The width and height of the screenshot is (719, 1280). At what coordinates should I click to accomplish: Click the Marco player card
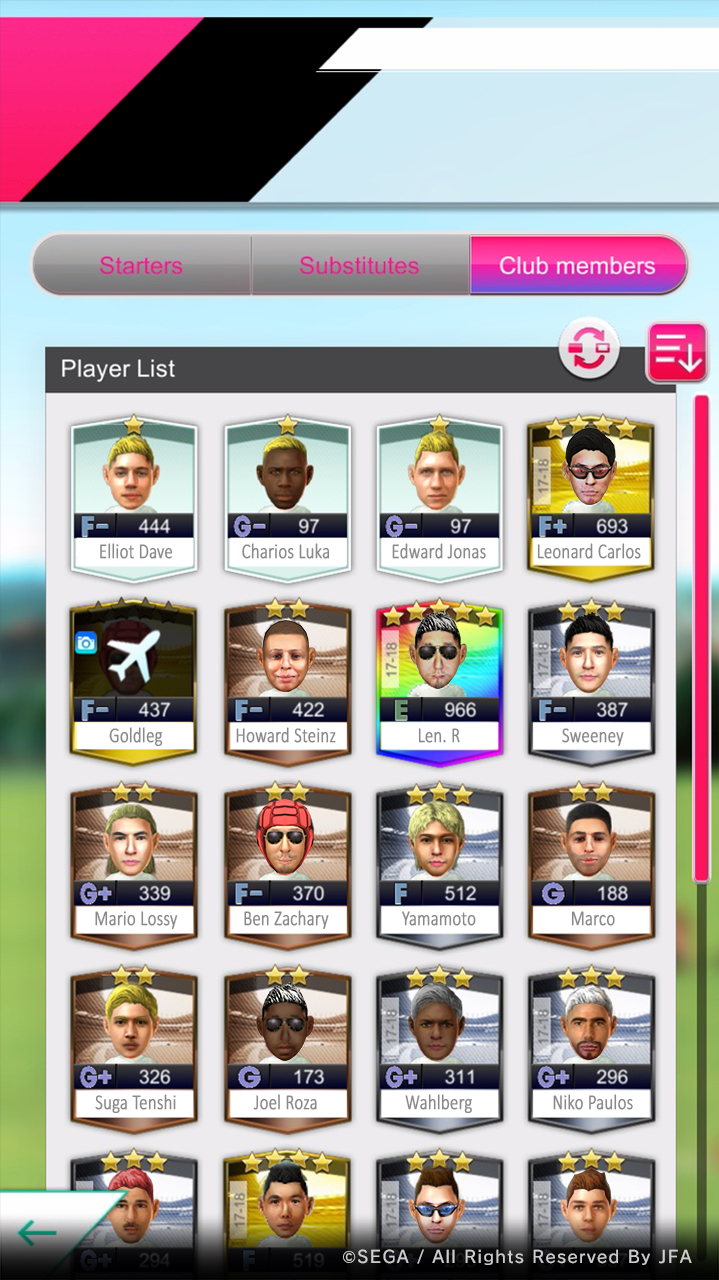point(590,865)
